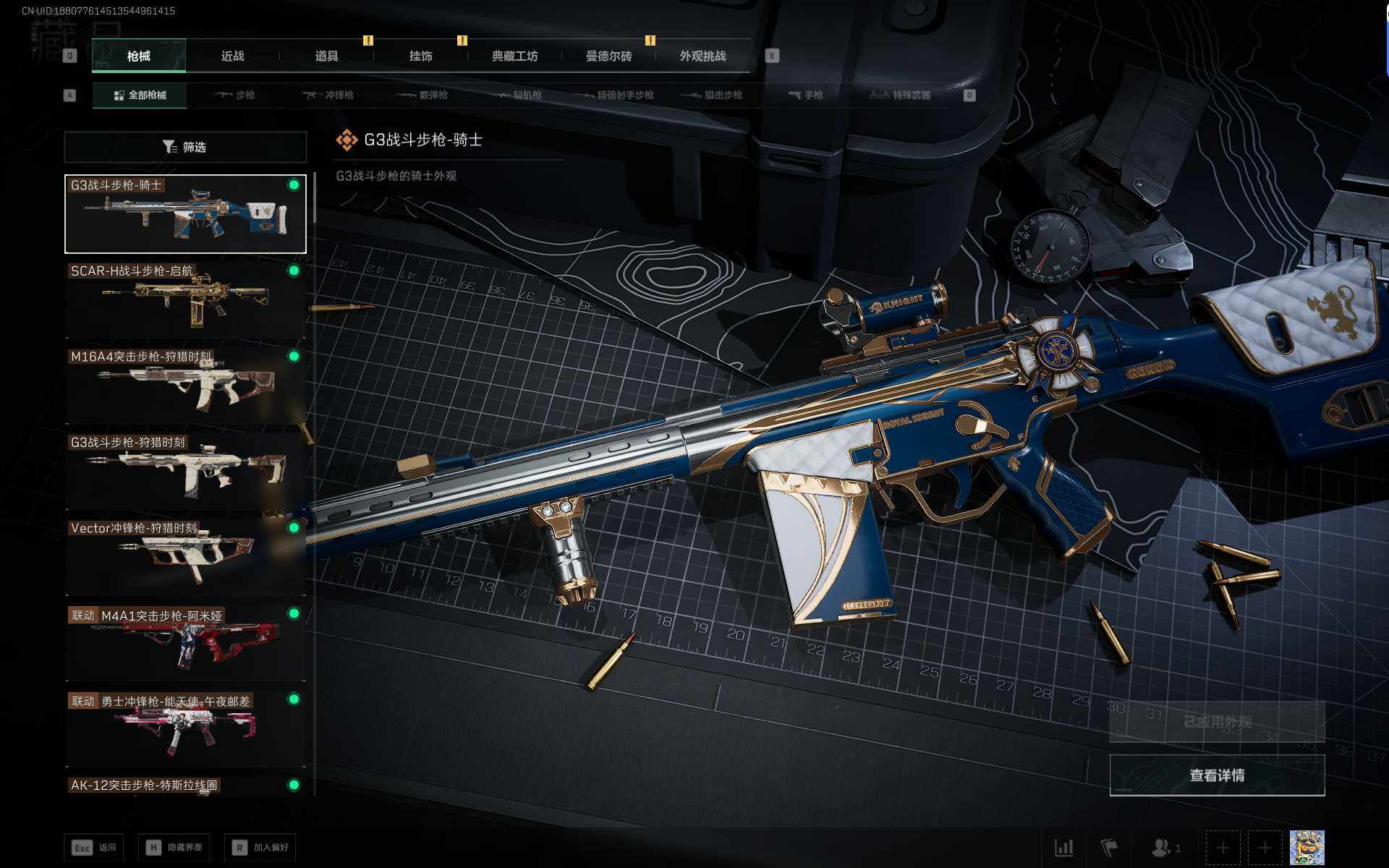Viewport: 1389px width, 868px height.
Task: Choose the 特殊武器 weapon category
Action: click(x=900, y=95)
